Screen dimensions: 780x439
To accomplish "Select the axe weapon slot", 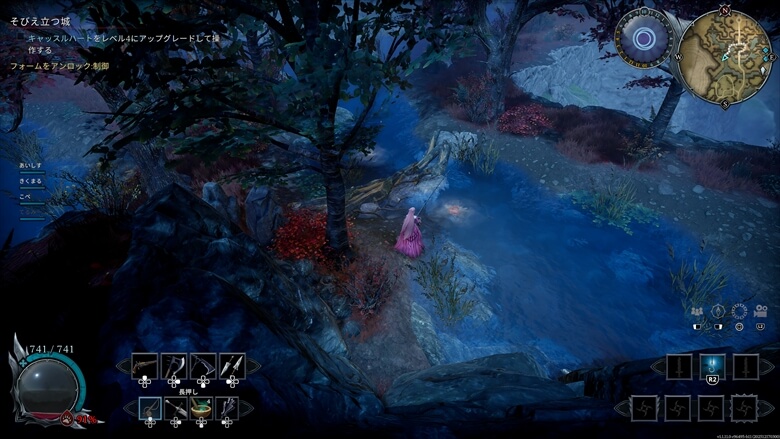I will 174,366.
